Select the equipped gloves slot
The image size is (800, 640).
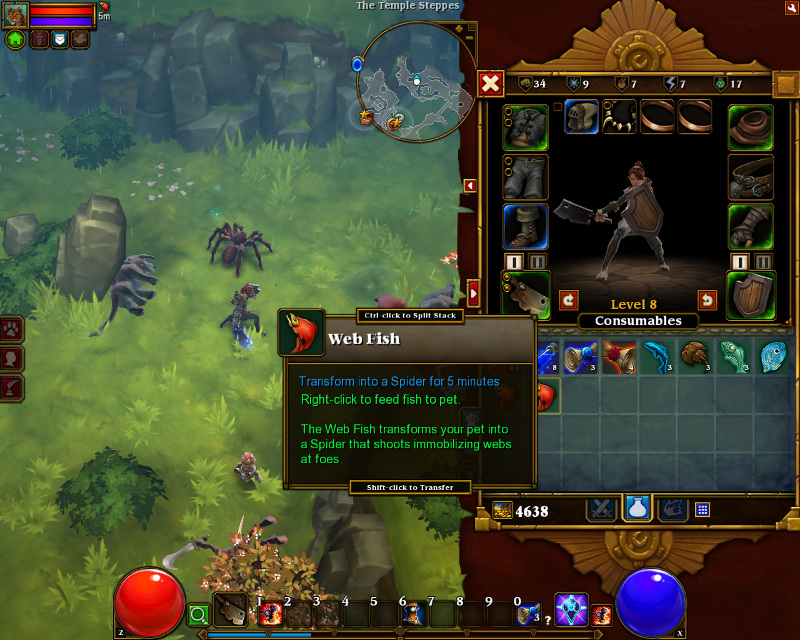751,227
